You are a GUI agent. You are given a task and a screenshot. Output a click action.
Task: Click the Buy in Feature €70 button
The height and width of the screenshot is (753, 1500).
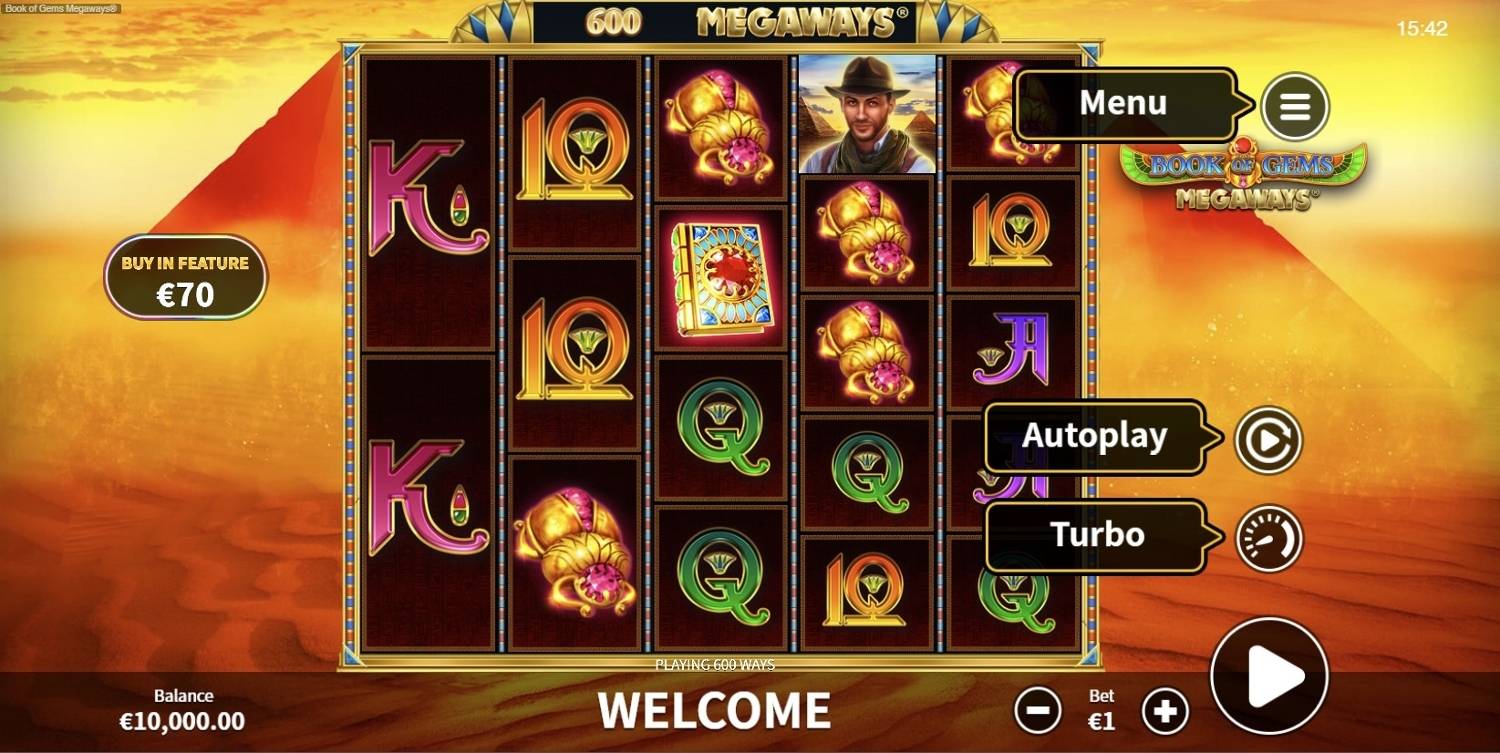pyautogui.click(x=187, y=276)
